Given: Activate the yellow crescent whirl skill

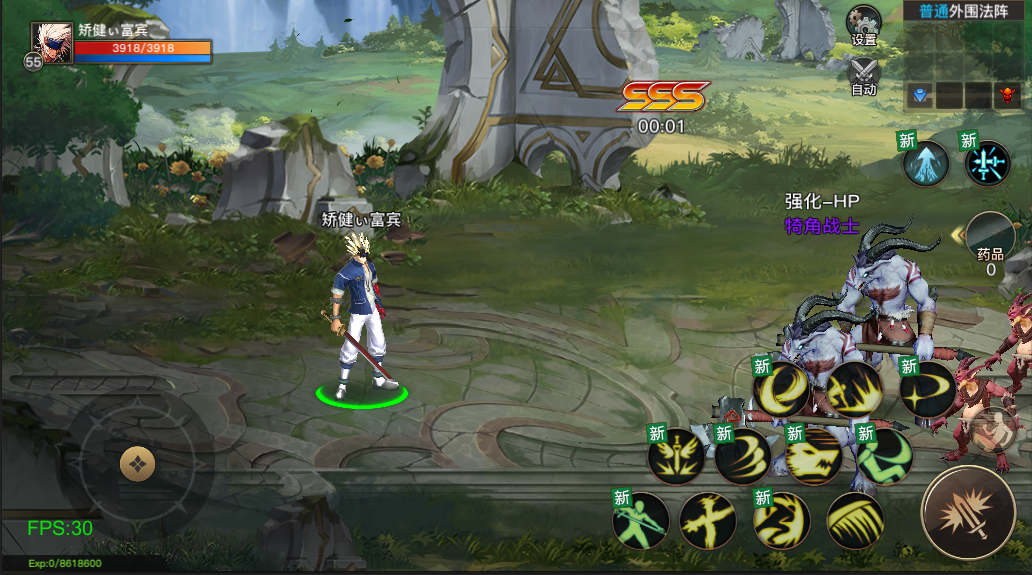Looking at the screenshot, I should [782, 390].
